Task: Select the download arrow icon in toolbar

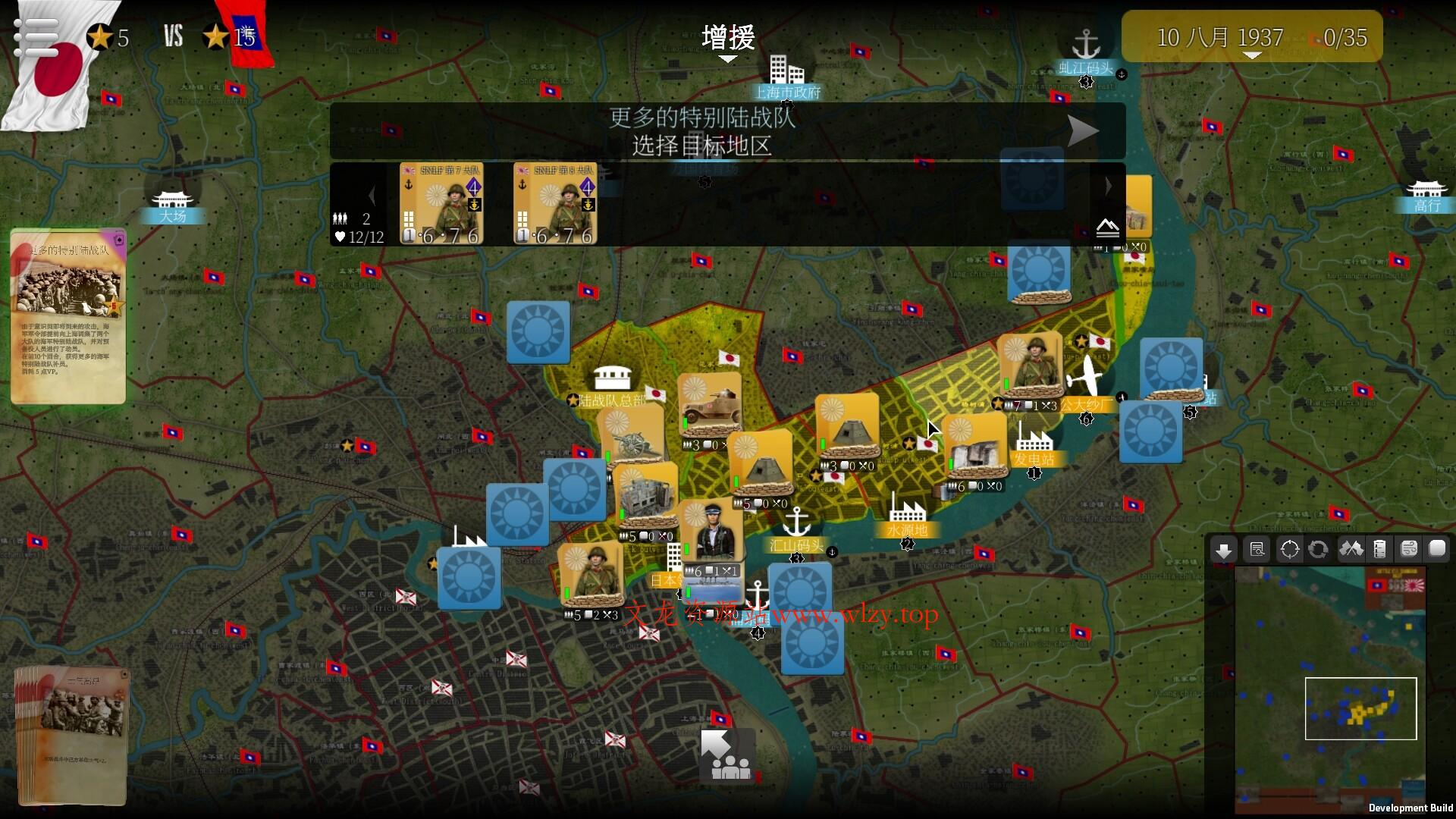Action: click(1223, 549)
